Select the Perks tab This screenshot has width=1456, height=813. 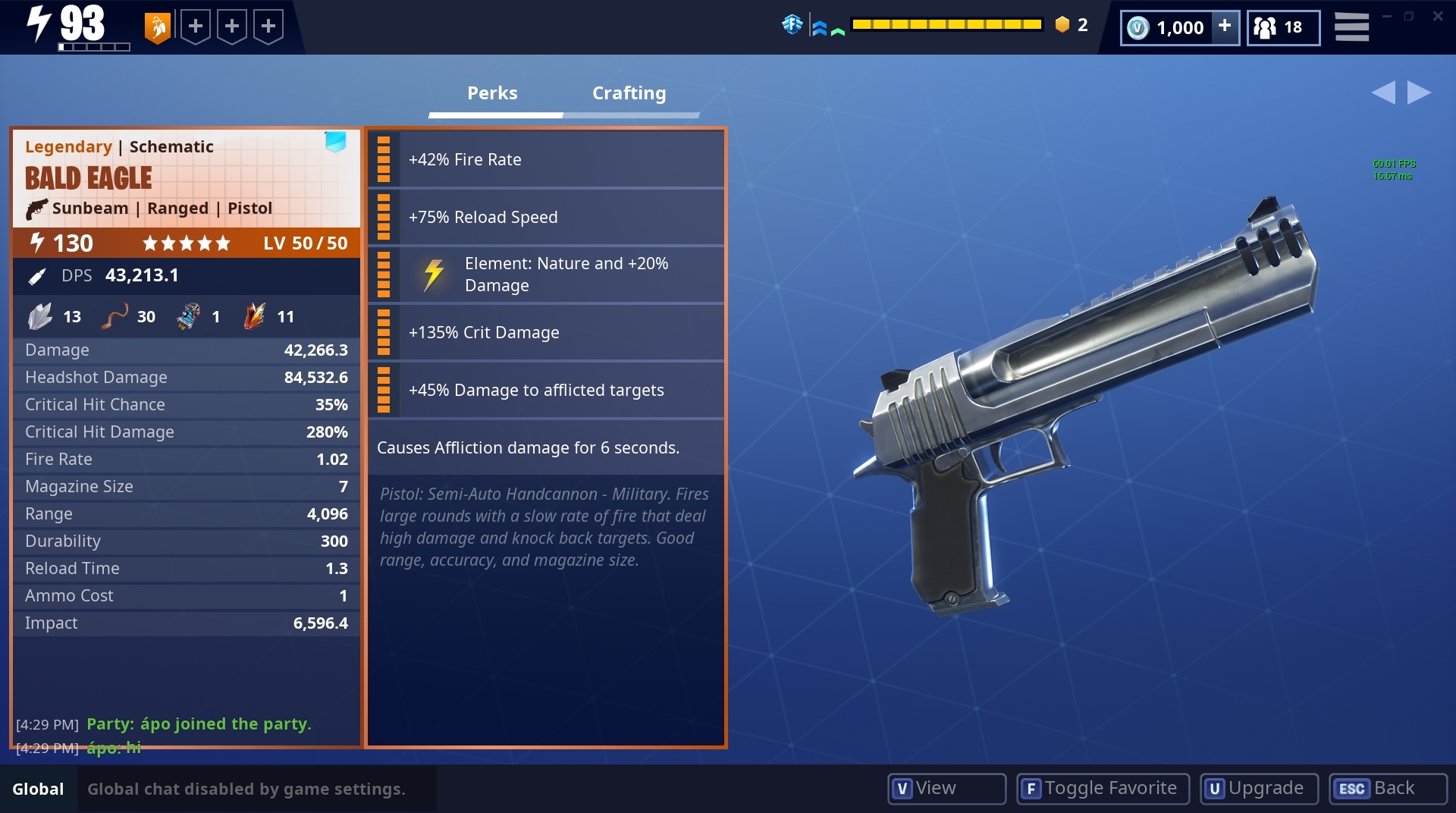tap(491, 93)
